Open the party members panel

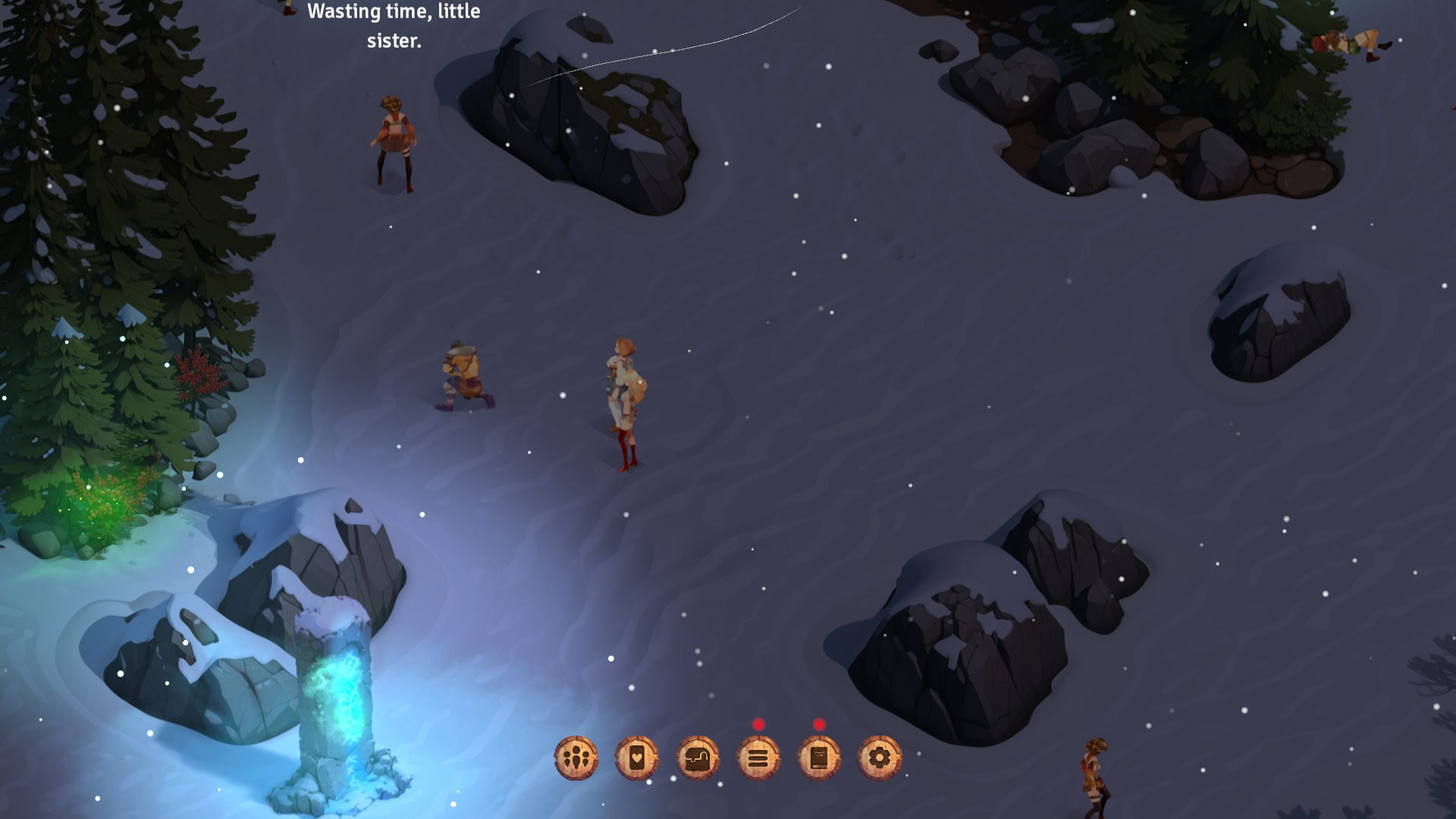[x=576, y=758]
